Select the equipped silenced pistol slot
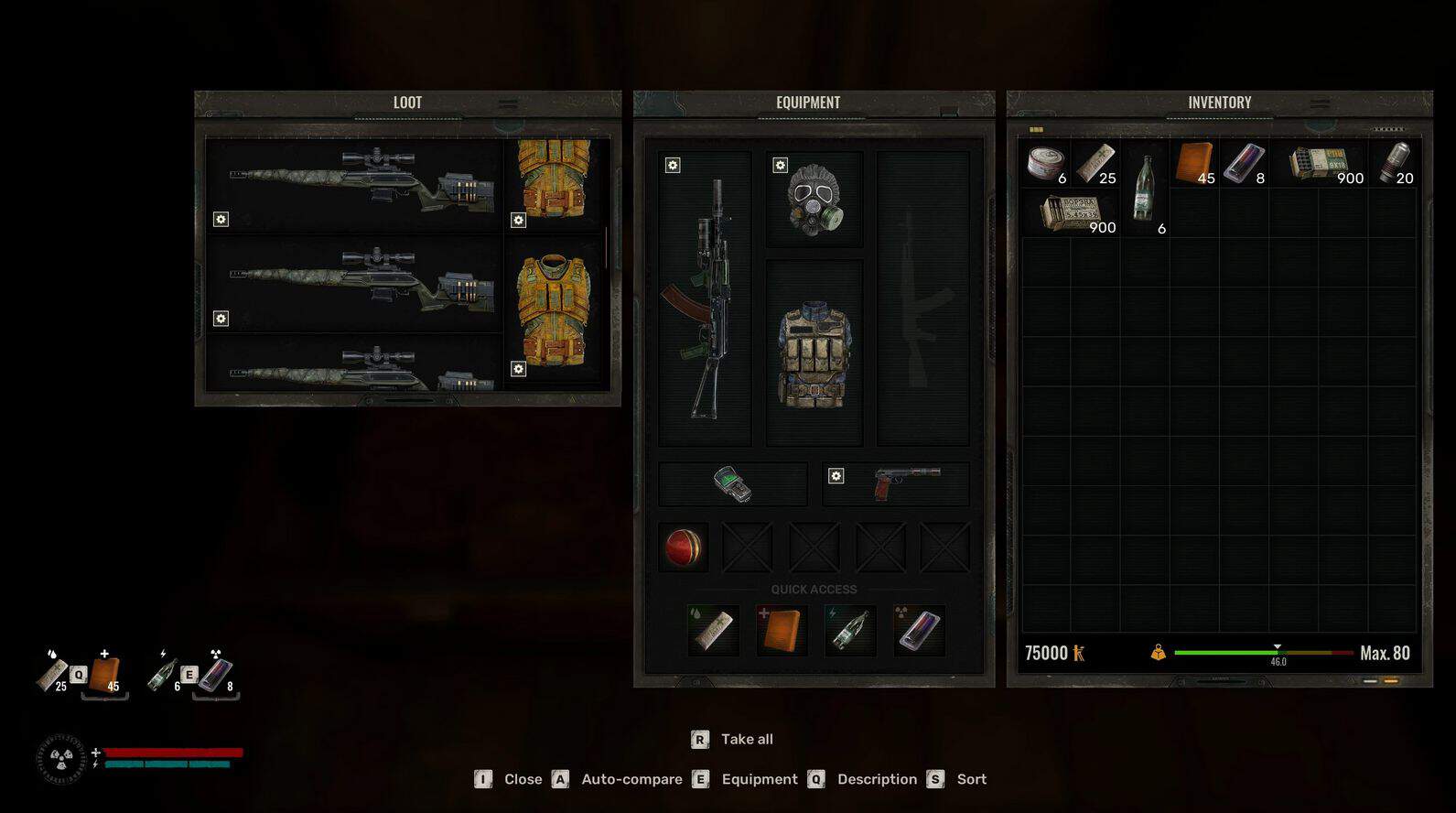This screenshot has height=813, width=1456. click(895, 483)
